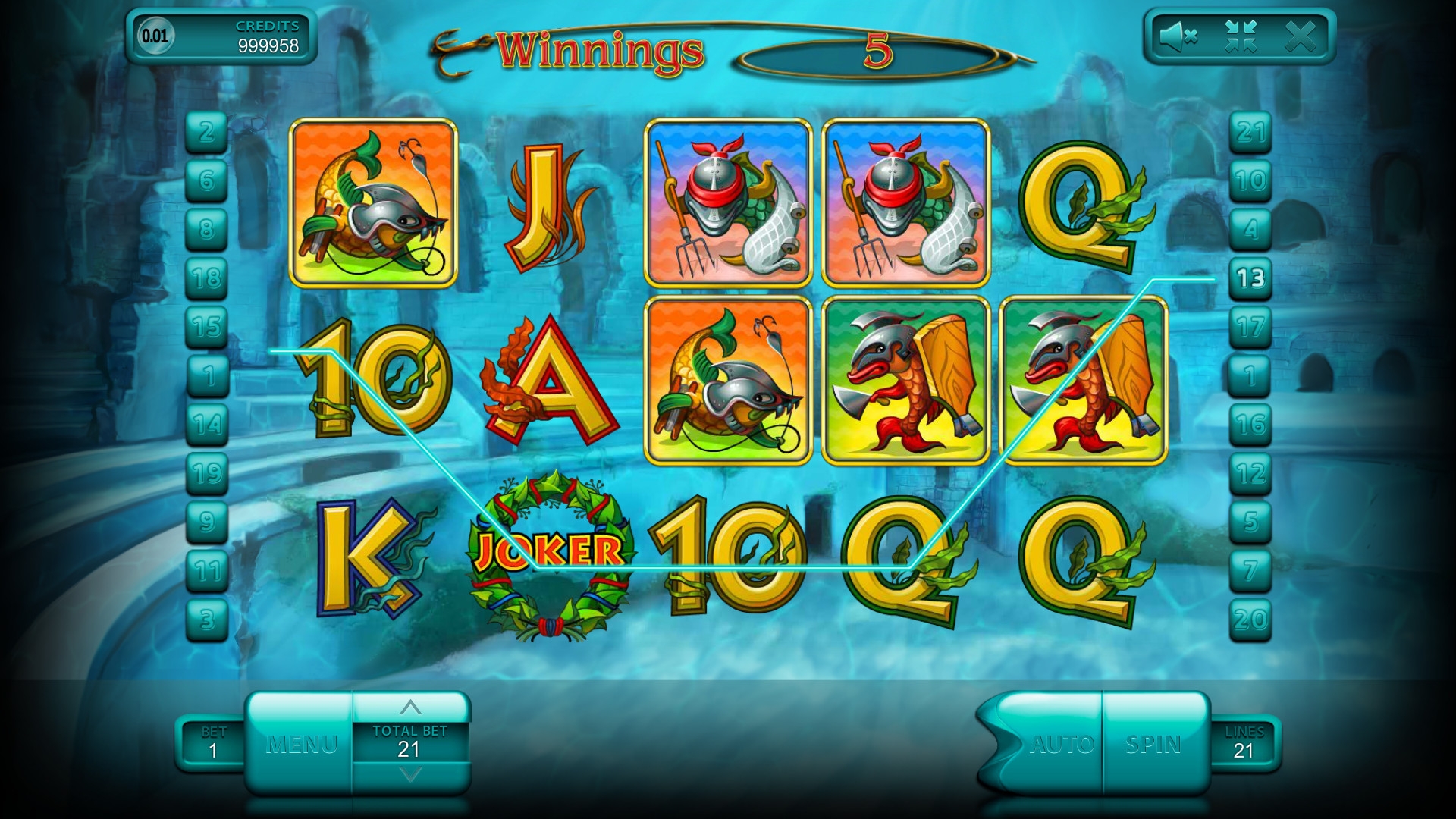Open the game MENU

pos(301,744)
